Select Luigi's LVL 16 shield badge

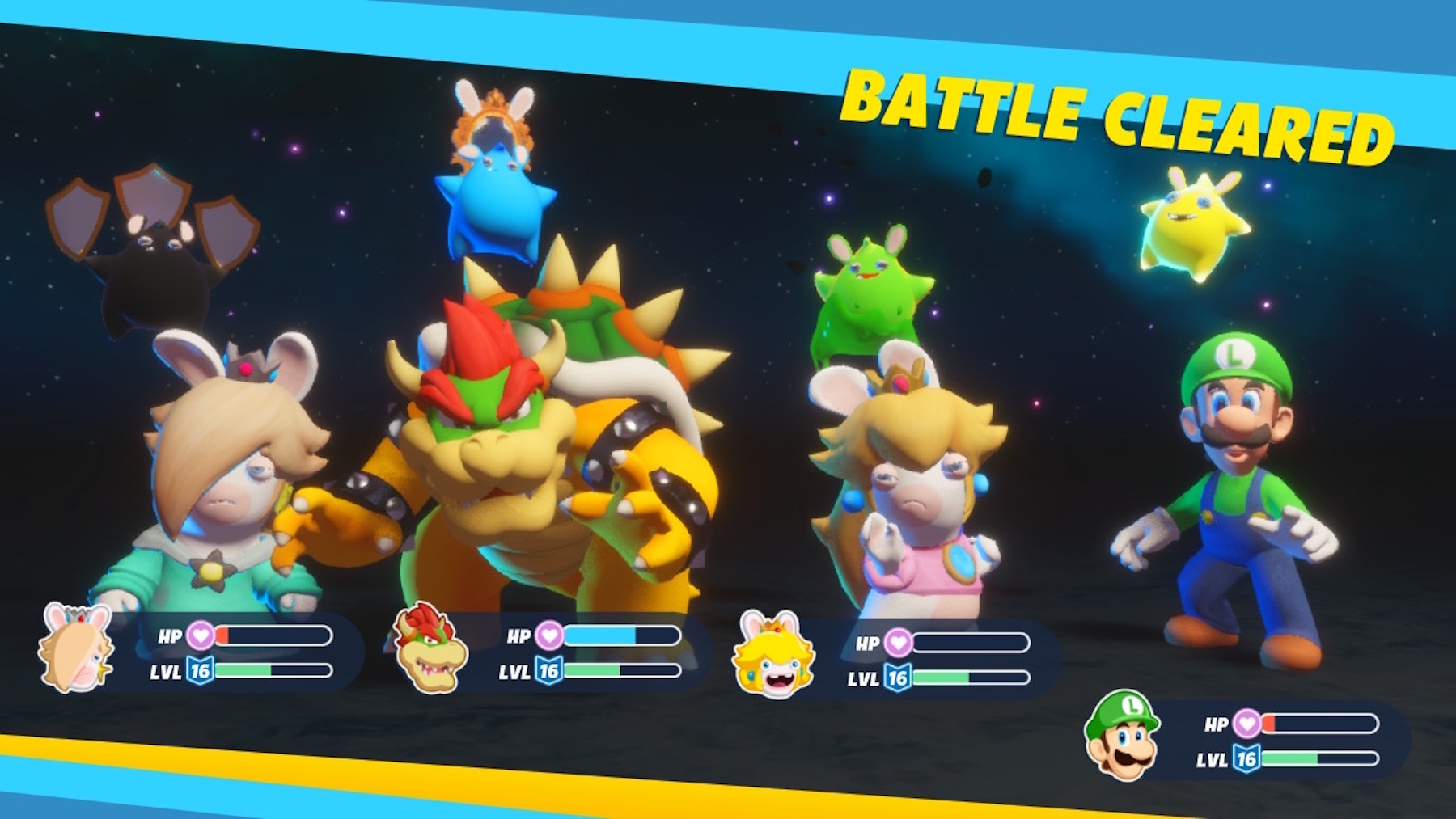point(1248,759)
